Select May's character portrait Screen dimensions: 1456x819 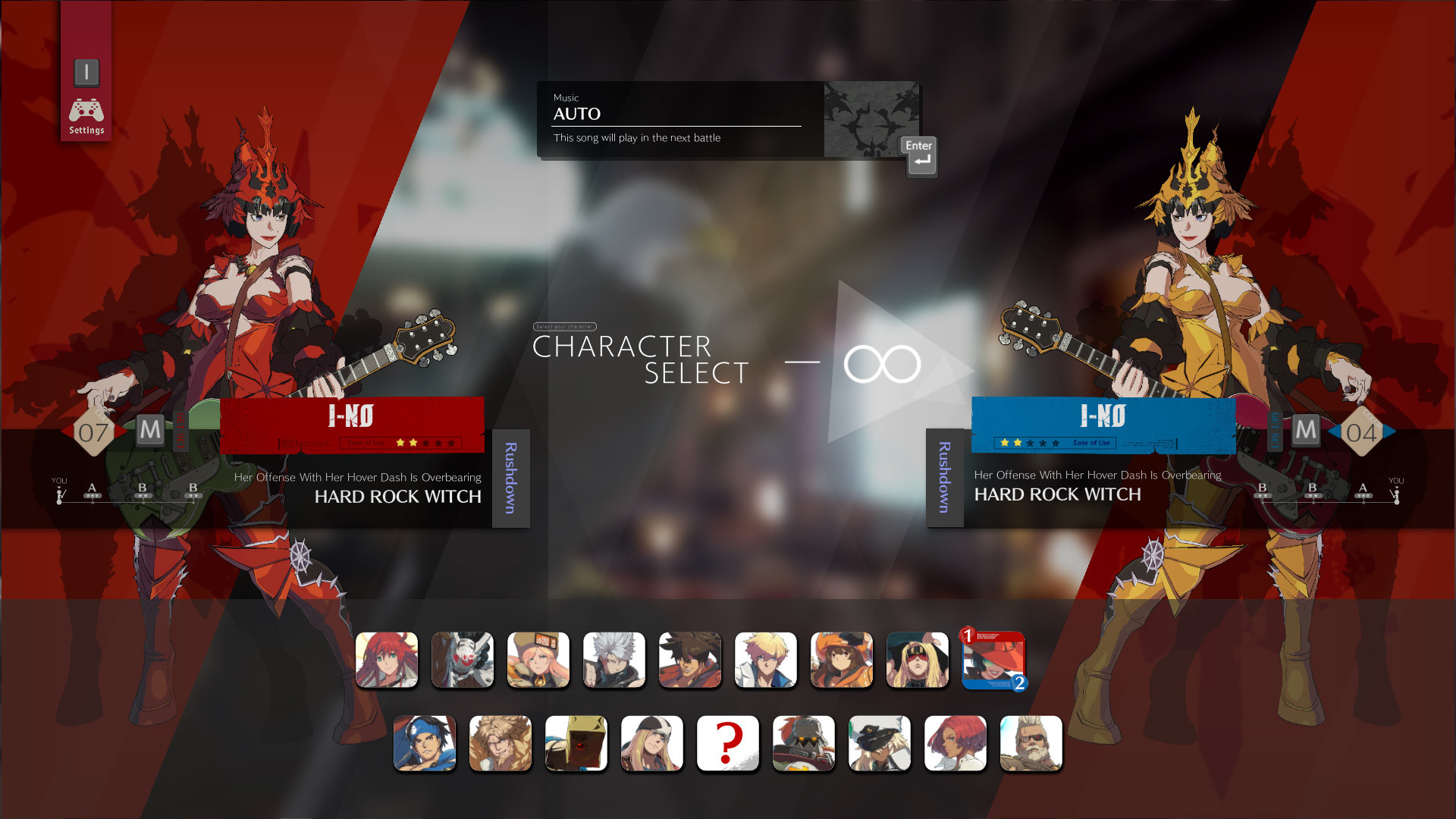click(842, 660)
